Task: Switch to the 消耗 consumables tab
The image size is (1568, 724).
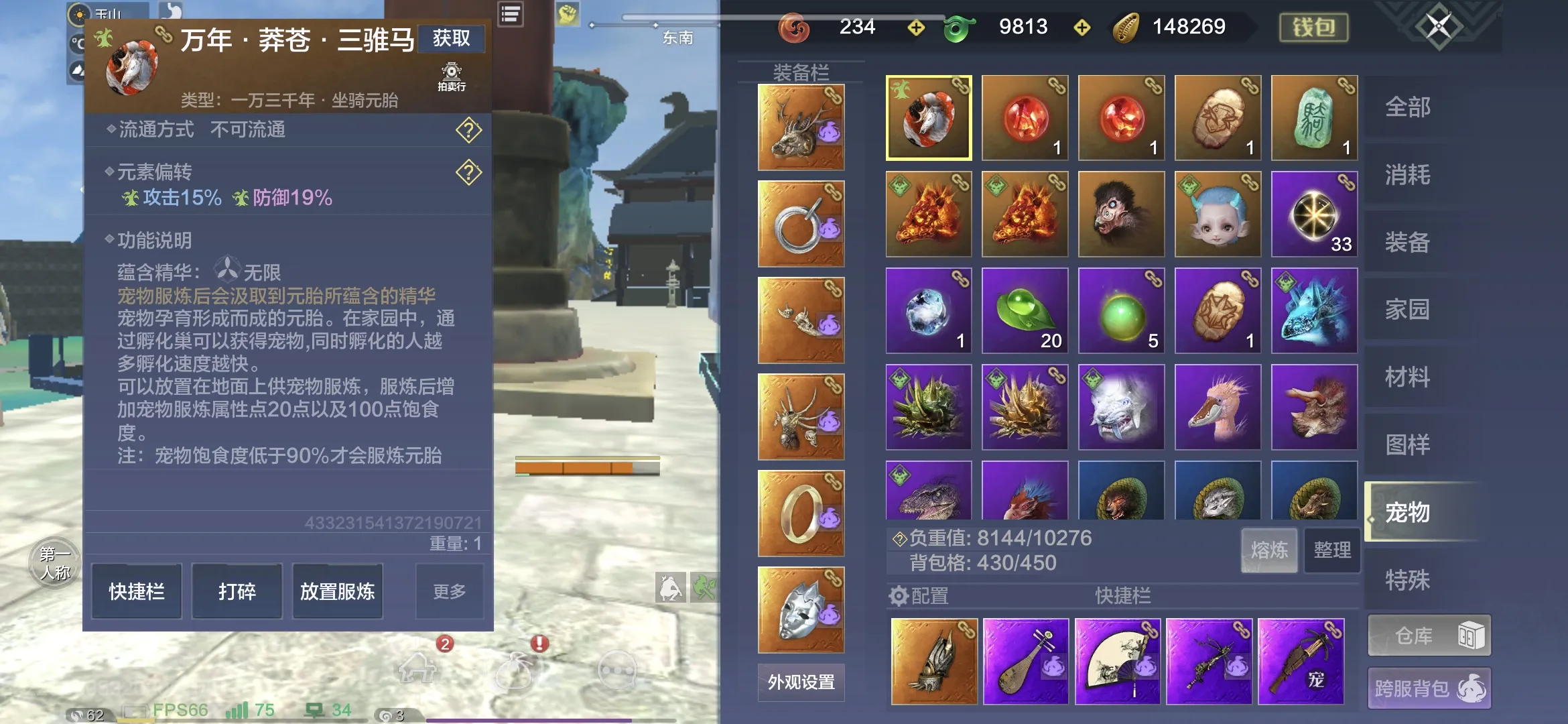Action: (x=1408, y=175)
